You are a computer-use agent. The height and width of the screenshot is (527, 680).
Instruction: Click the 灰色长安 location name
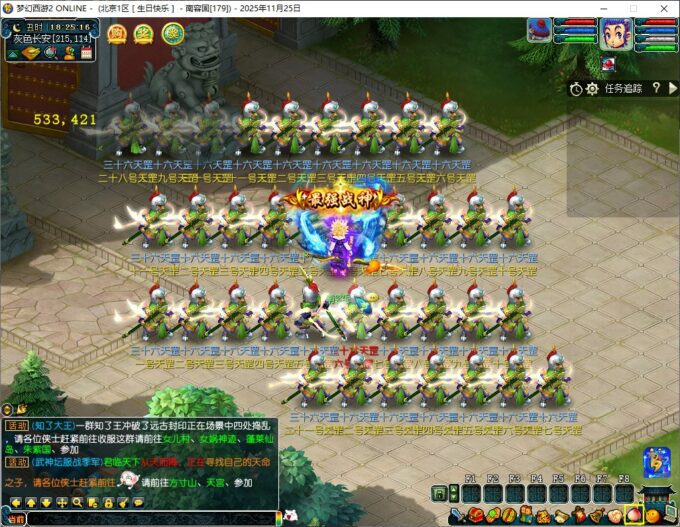[x=35, y=38]
